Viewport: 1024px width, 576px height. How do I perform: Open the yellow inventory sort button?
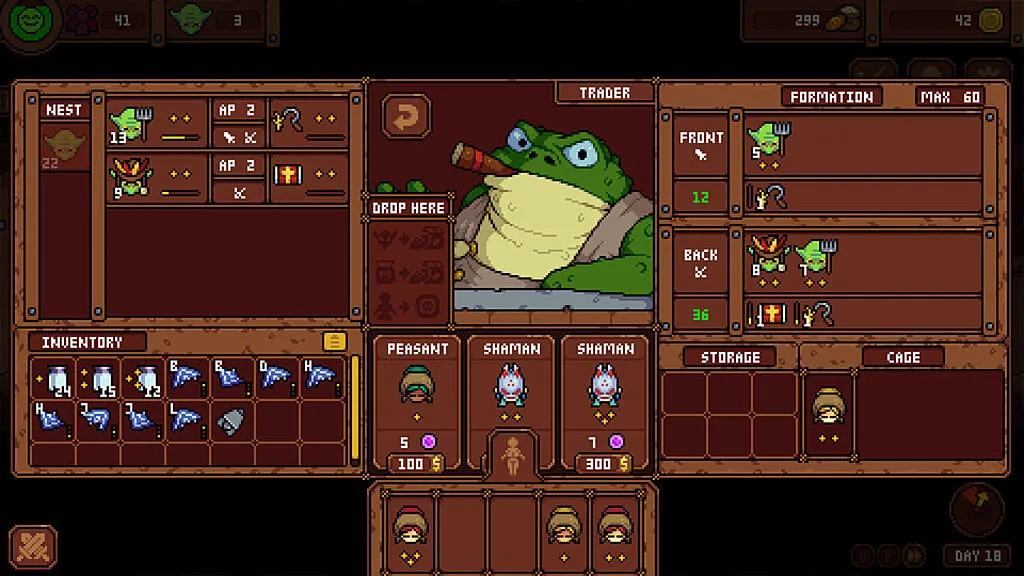pyautogui.click(x=334, y=342)
